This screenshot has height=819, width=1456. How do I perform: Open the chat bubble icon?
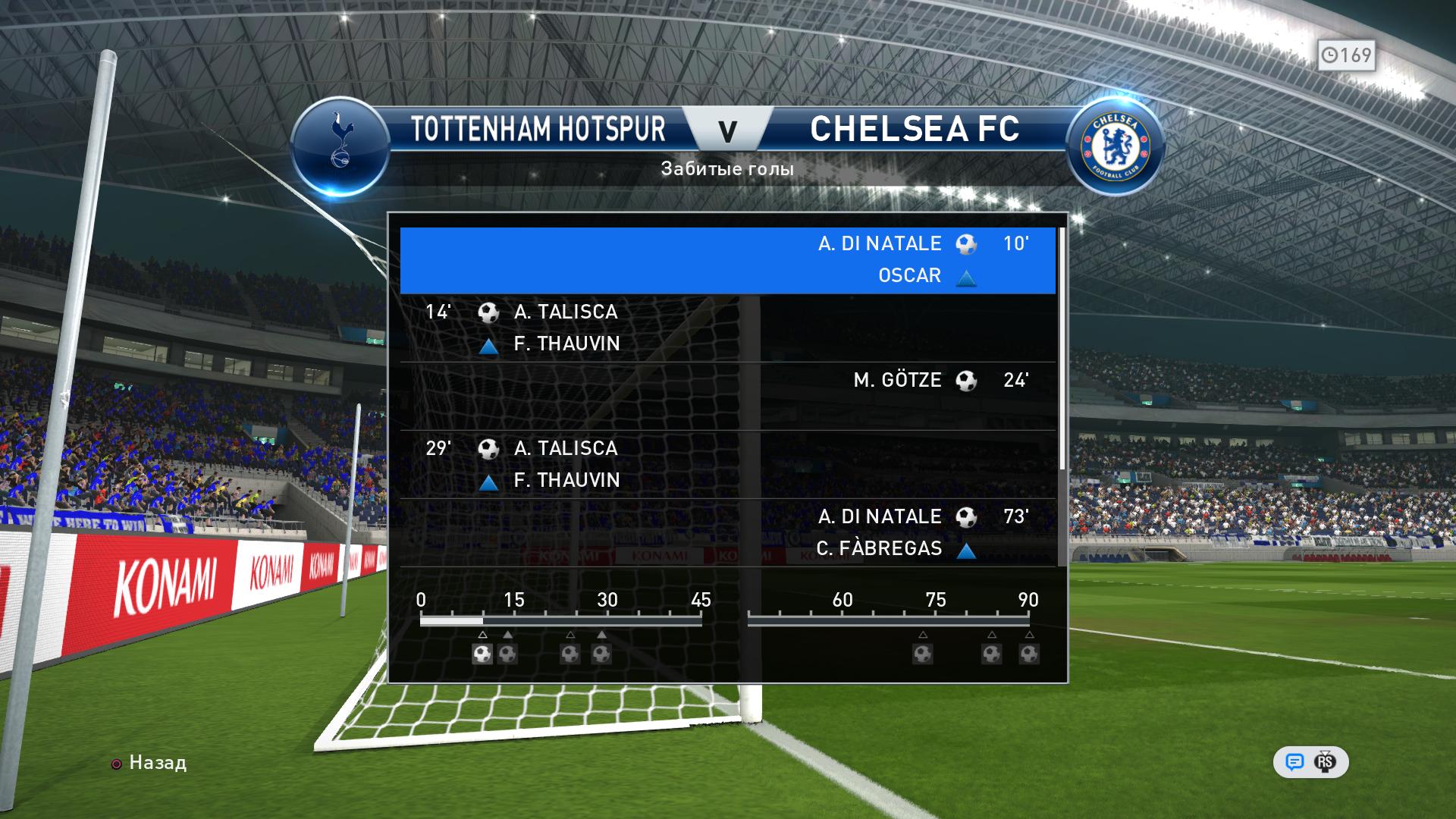click(x=1294, y=762)
